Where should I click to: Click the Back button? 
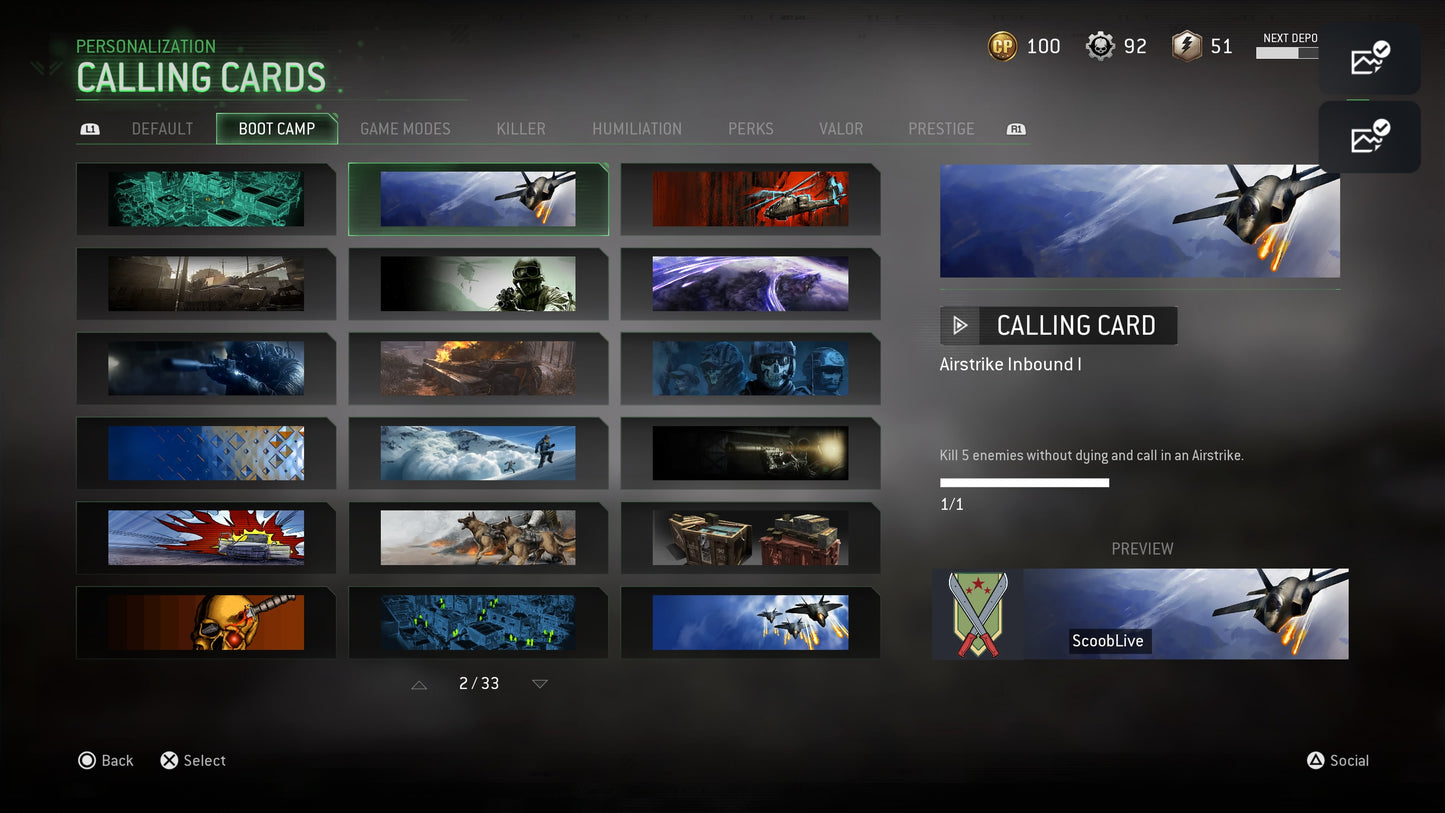tap(106, 760)
